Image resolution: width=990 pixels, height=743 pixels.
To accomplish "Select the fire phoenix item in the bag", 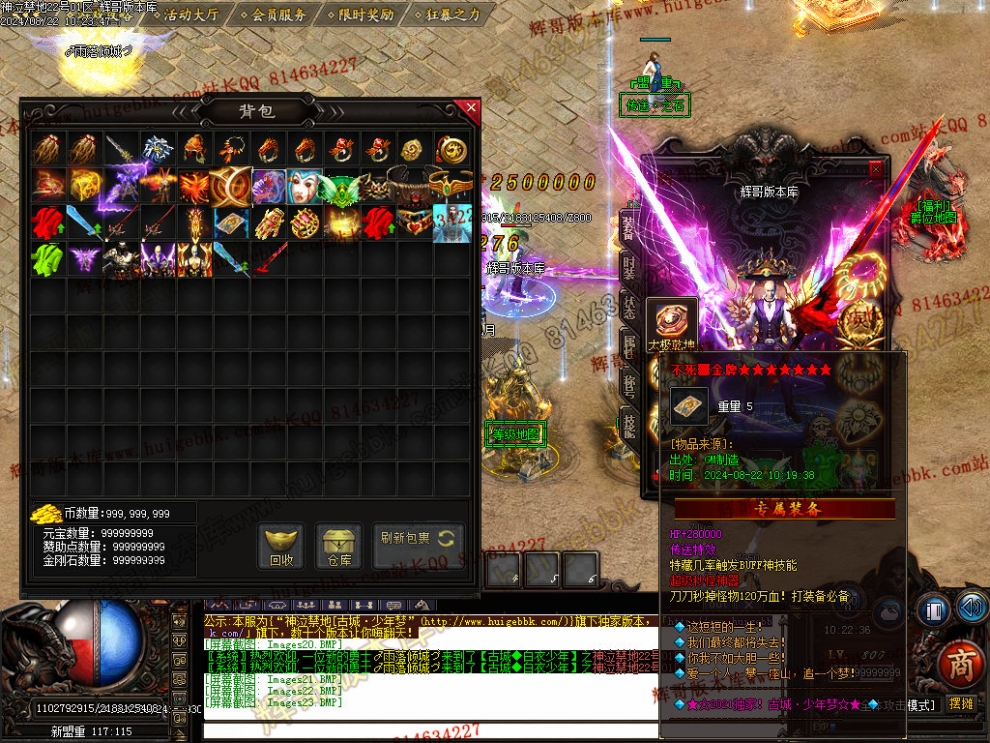I will [194, 186].
